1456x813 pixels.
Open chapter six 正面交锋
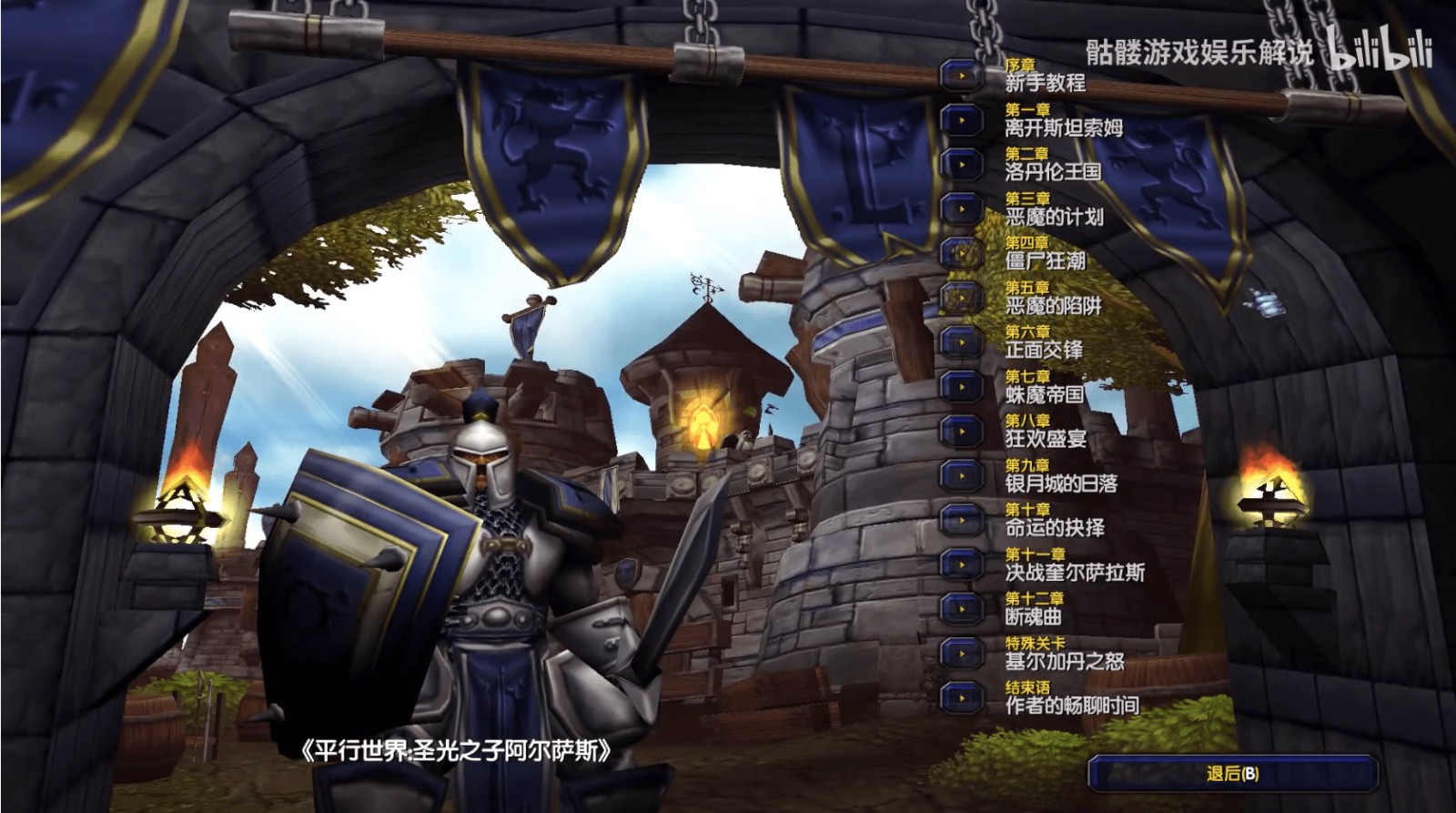(961, 341)
